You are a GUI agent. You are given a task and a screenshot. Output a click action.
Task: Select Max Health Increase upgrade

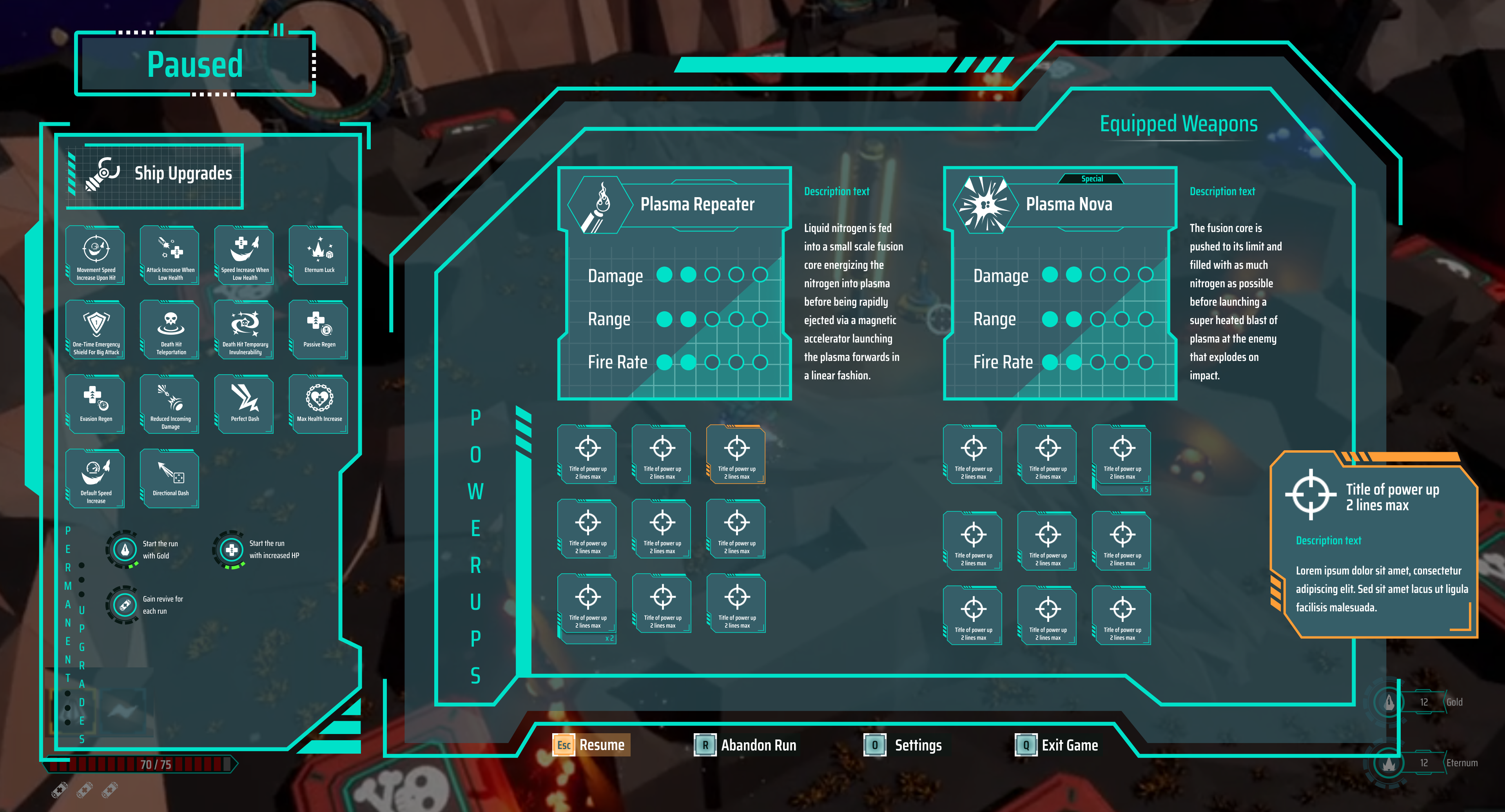tap(319, 404)
